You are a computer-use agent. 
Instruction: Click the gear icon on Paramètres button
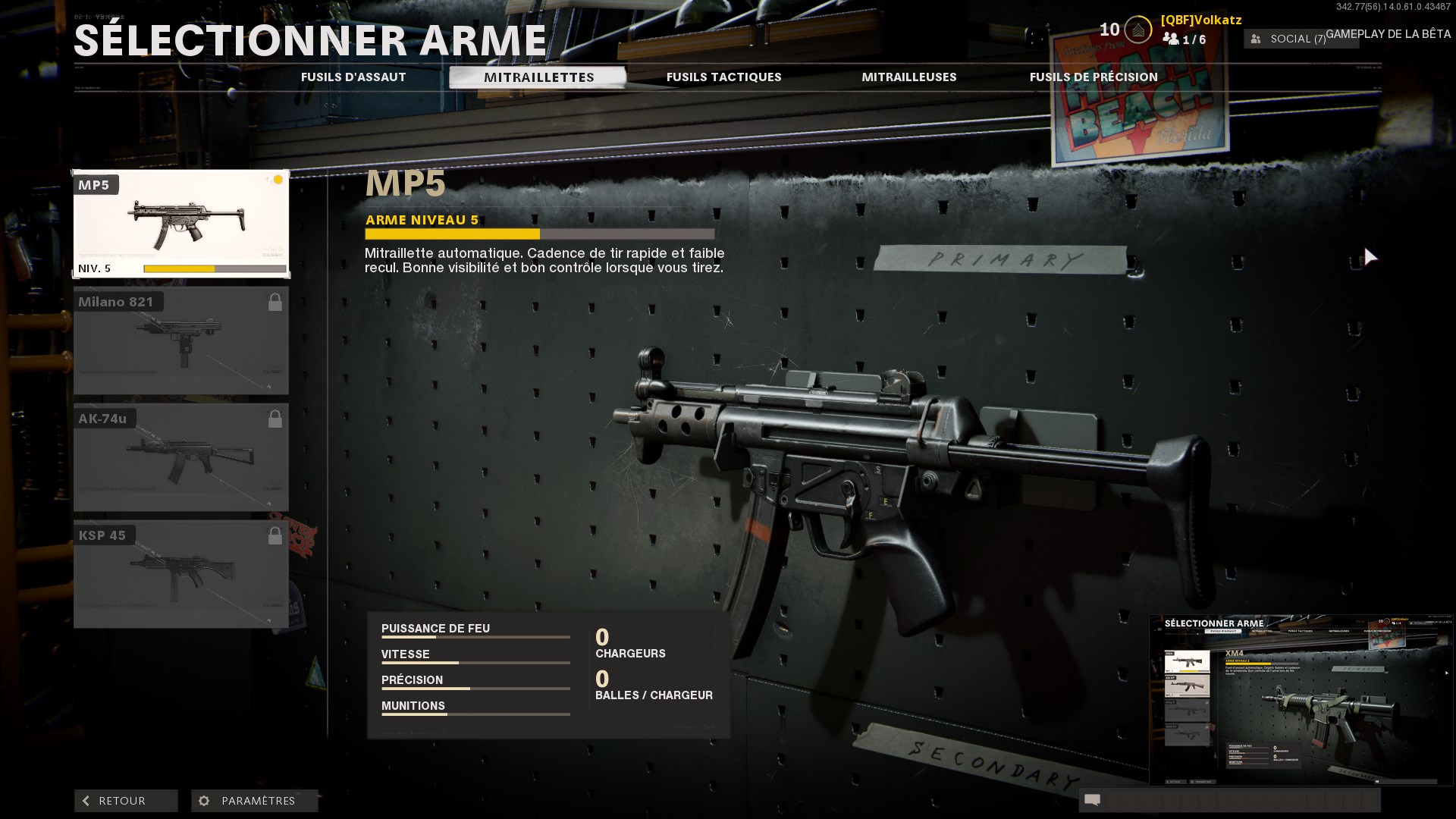tap(202, 801)
